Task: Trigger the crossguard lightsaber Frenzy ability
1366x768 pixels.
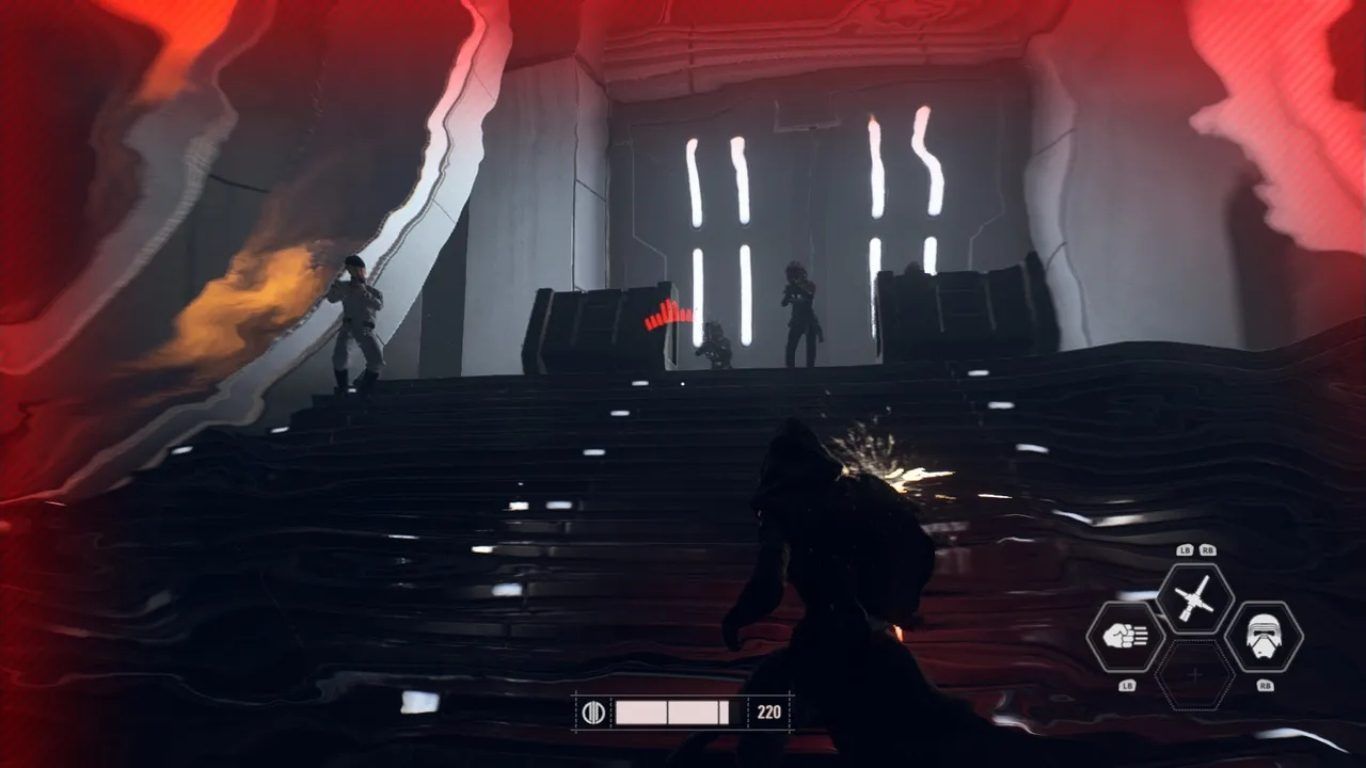Action: (x=1195, y=598)
